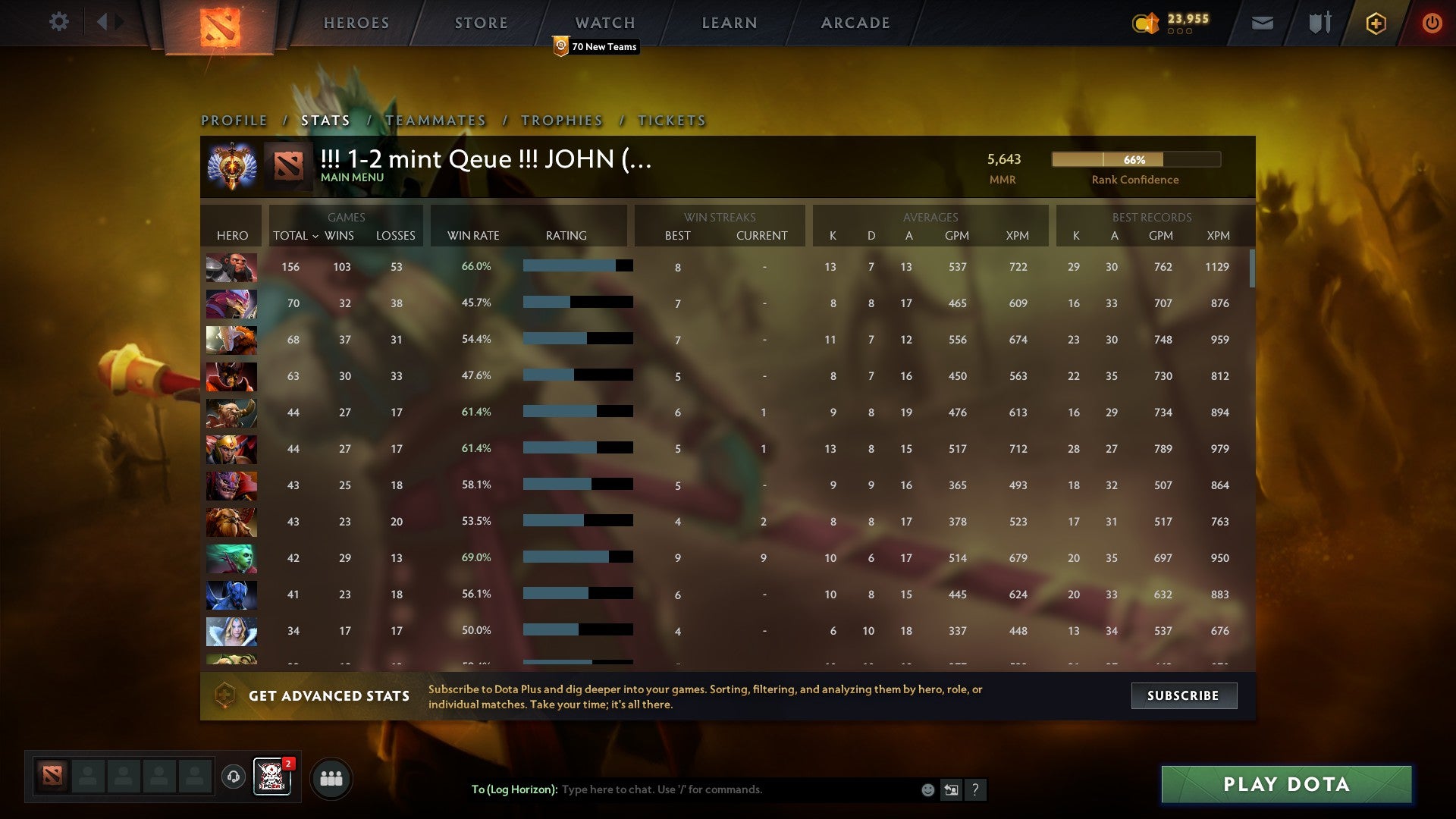
Task: Switch to the TEAMMATES tab
Action: point(436,120)
